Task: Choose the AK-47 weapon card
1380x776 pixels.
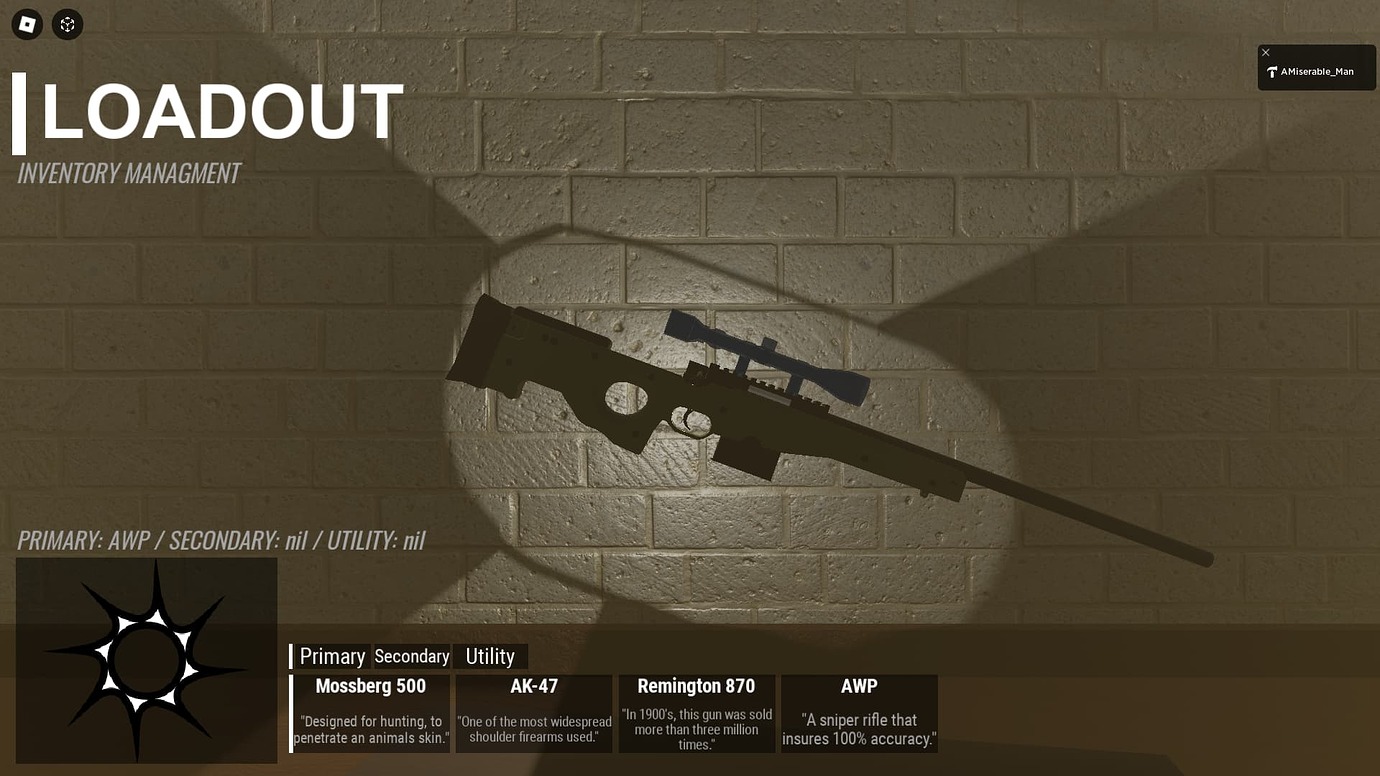Action: pyautogui.click(x=533, y=712)
